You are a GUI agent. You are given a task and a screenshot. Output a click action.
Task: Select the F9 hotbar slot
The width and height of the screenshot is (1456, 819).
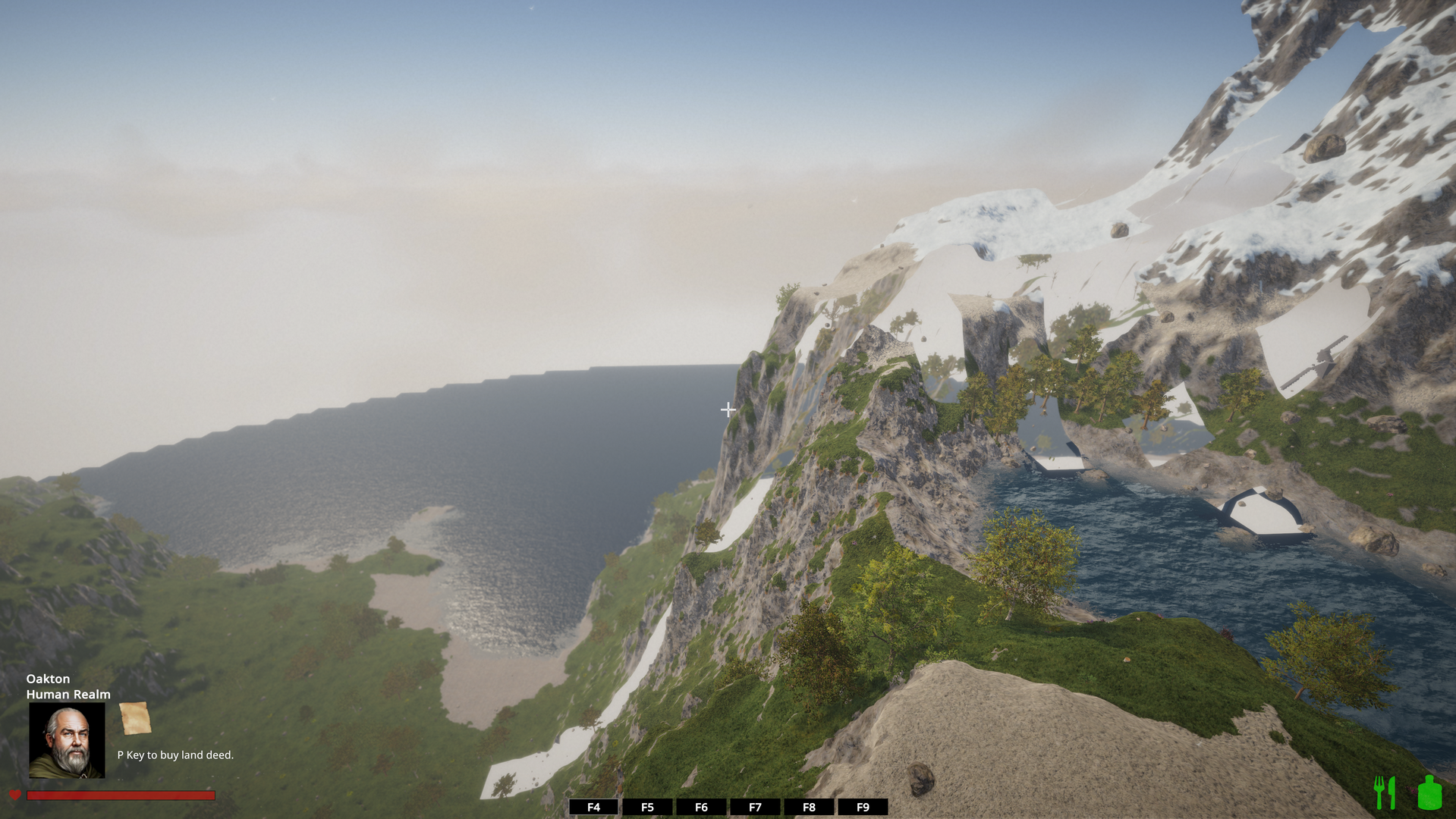coord(863,807)
